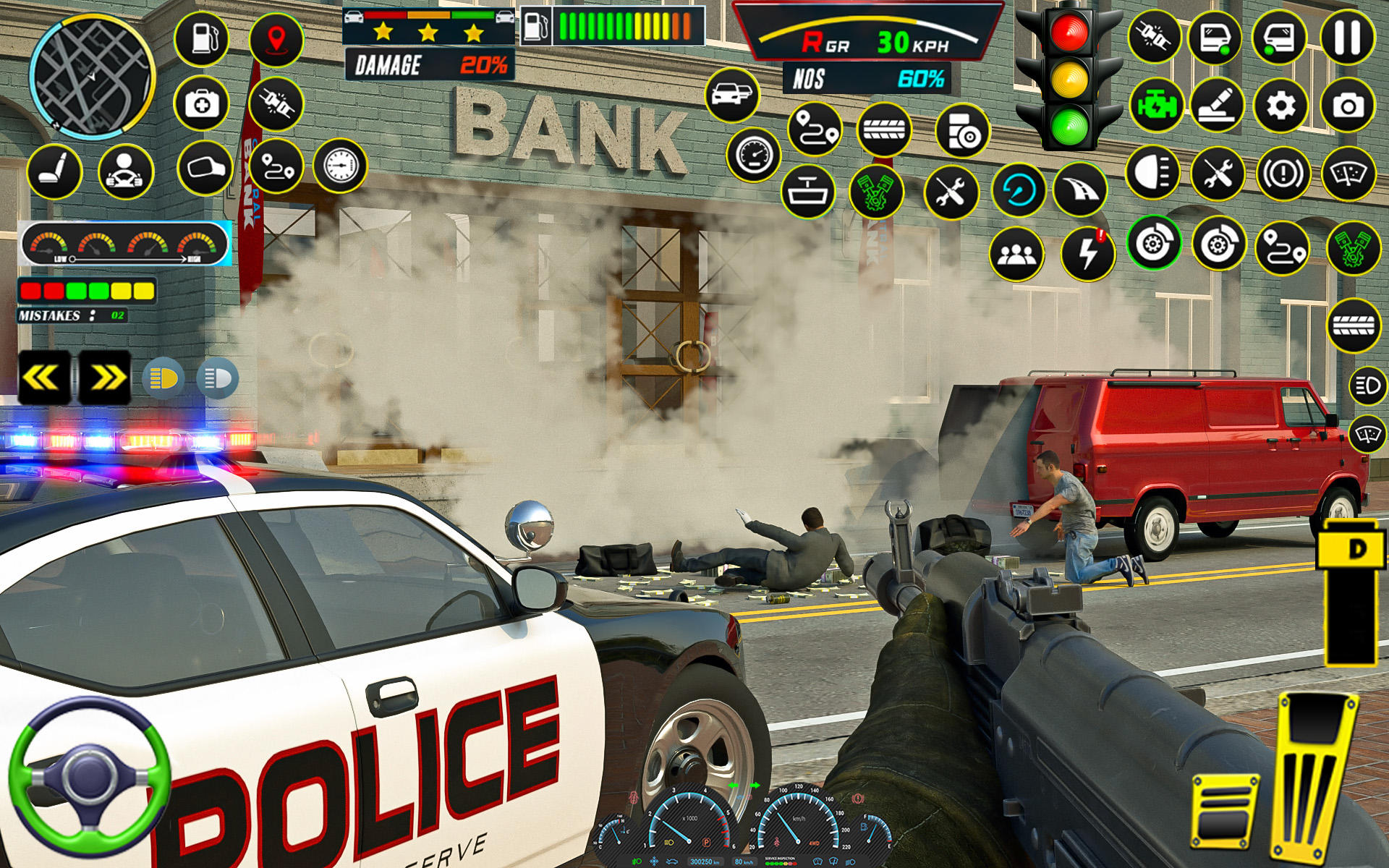Open the first aid repair kit
The width and height of the screenshot is (1389, 868).
click(x=201, y=106)
